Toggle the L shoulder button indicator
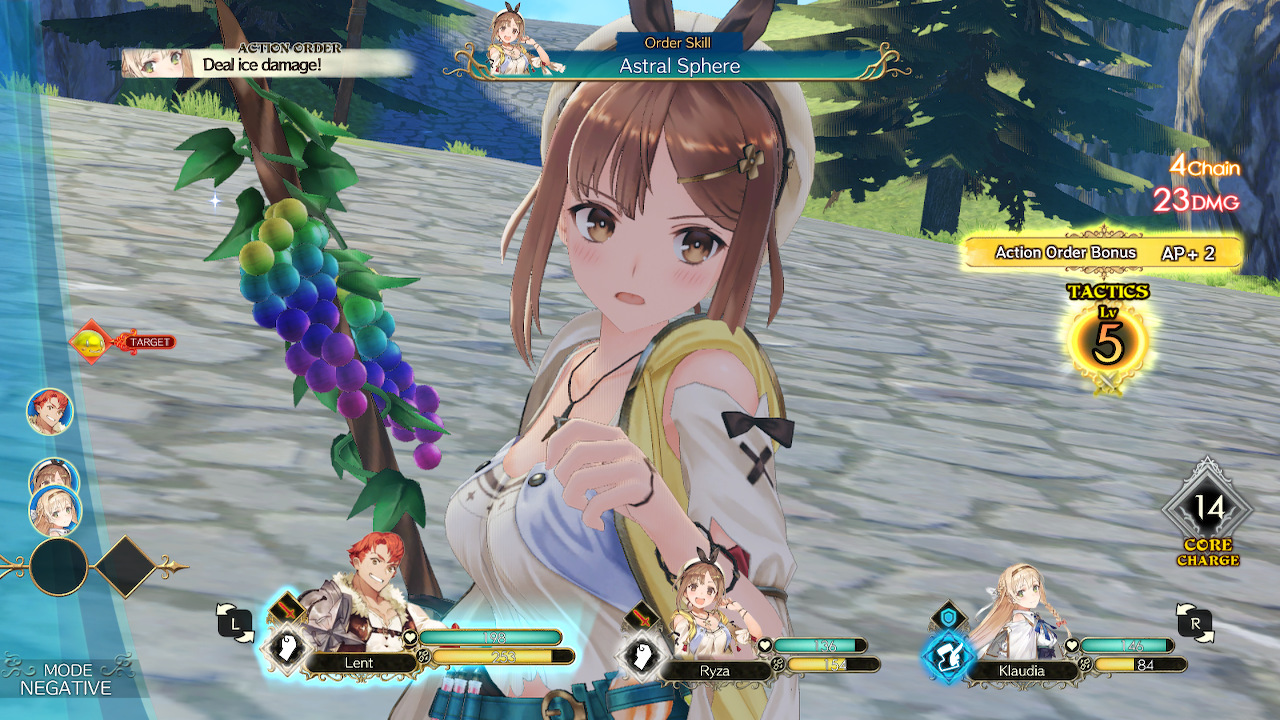 pos(237,620)
